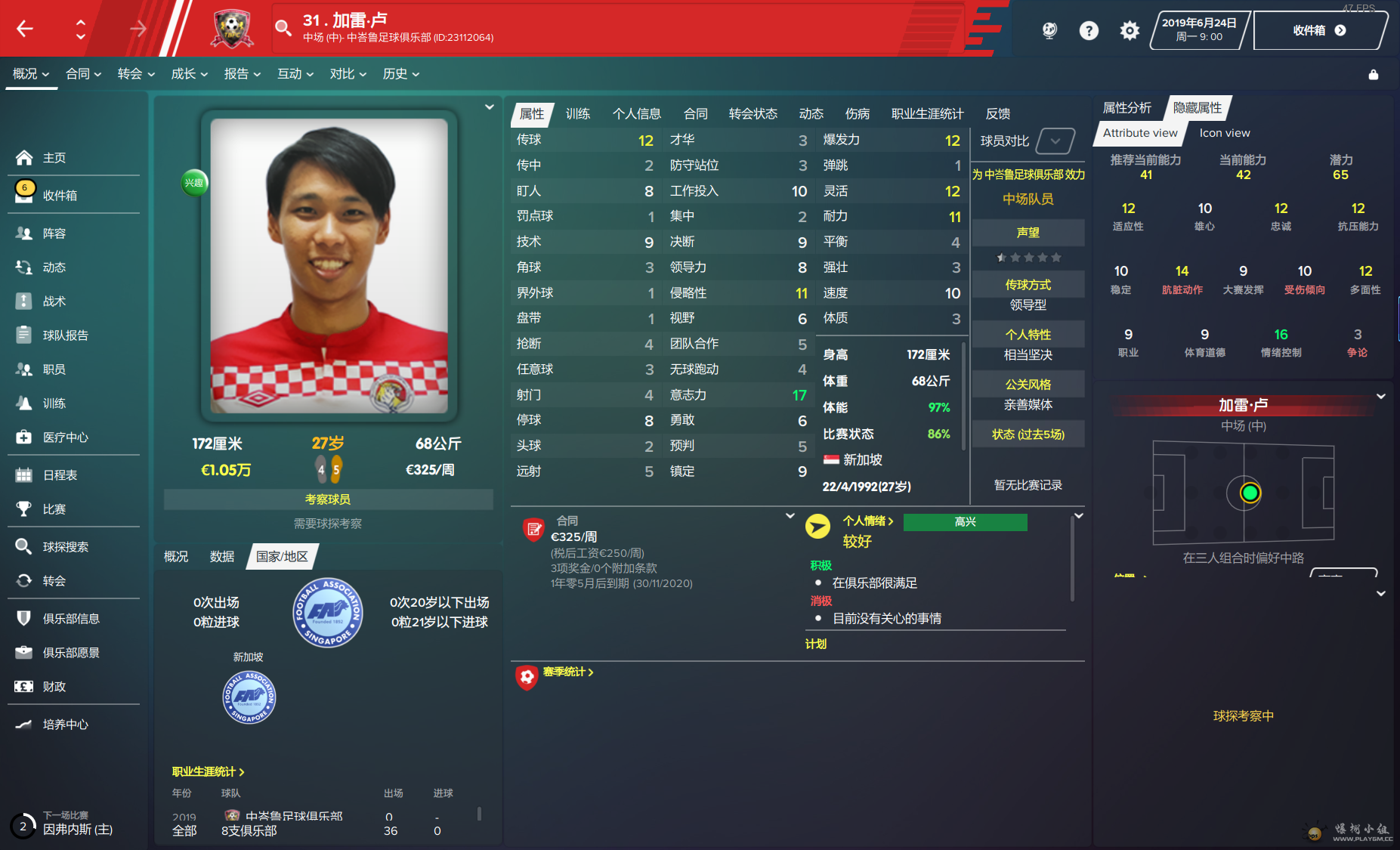
Task: Open the 赛季统计 link
Action: 567,672
